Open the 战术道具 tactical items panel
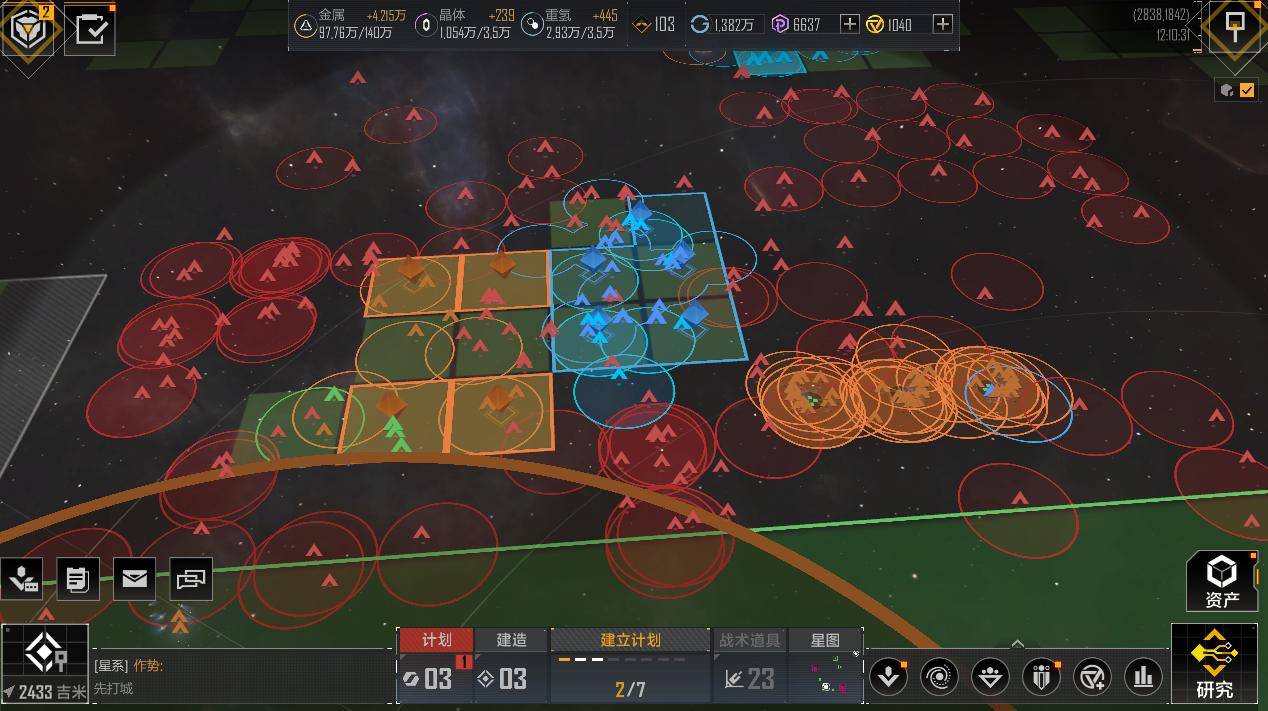This screenshot has width=1268, height=711. point(750,640)
